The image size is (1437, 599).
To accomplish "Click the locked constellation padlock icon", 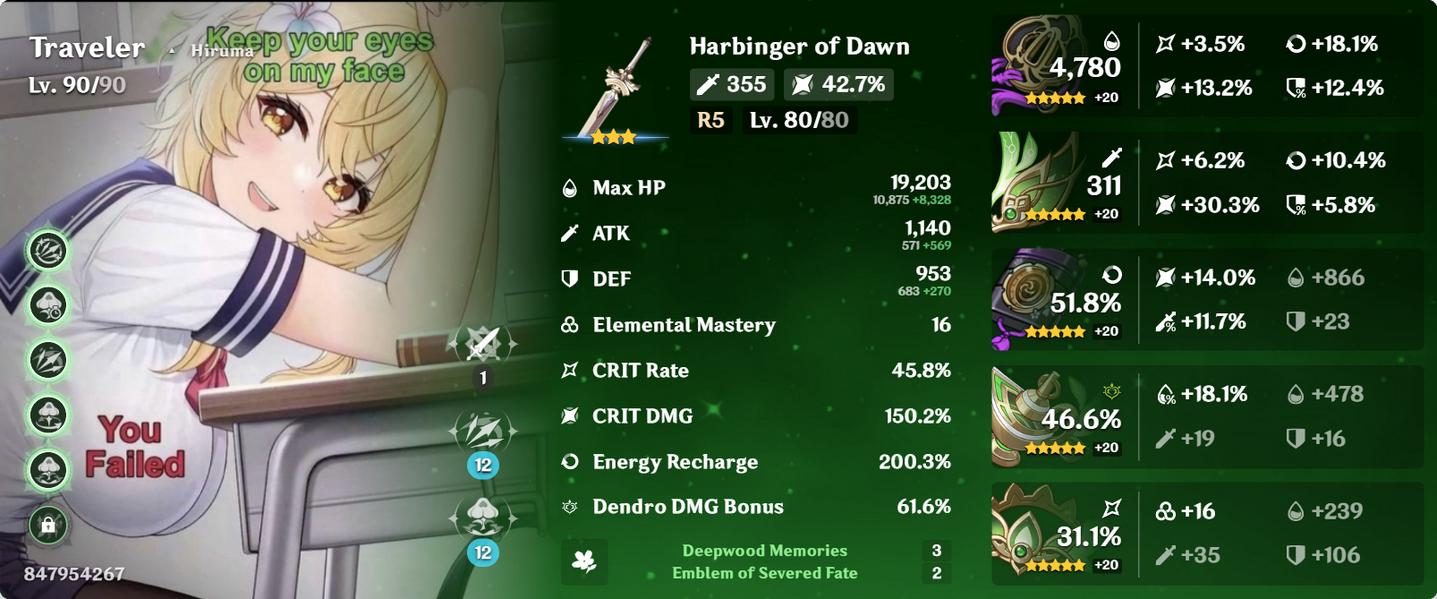I will [48, 523].
